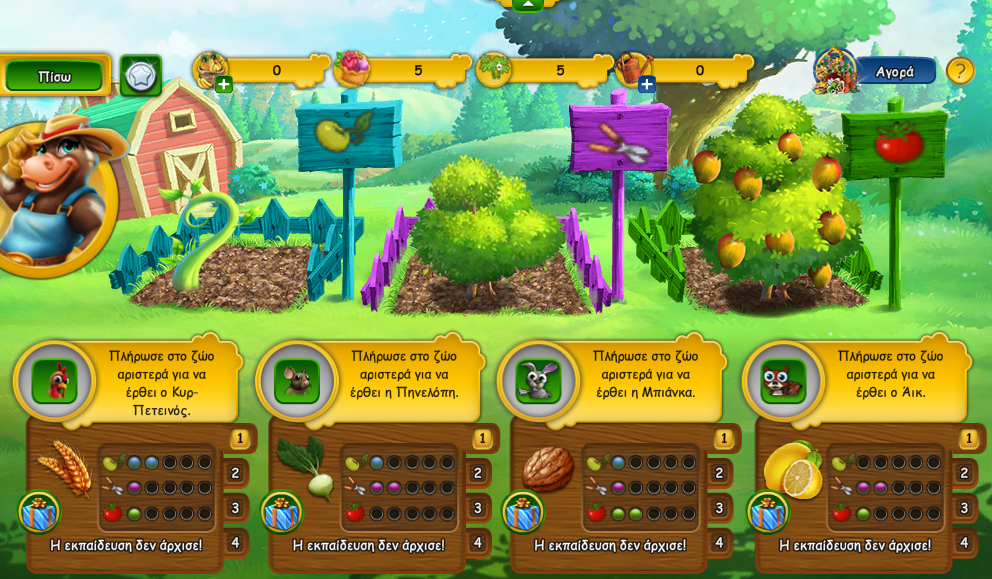Screen dimensions: 992x579
Task: Add more fruit baskets with the plus button
Action: [224, 85]
